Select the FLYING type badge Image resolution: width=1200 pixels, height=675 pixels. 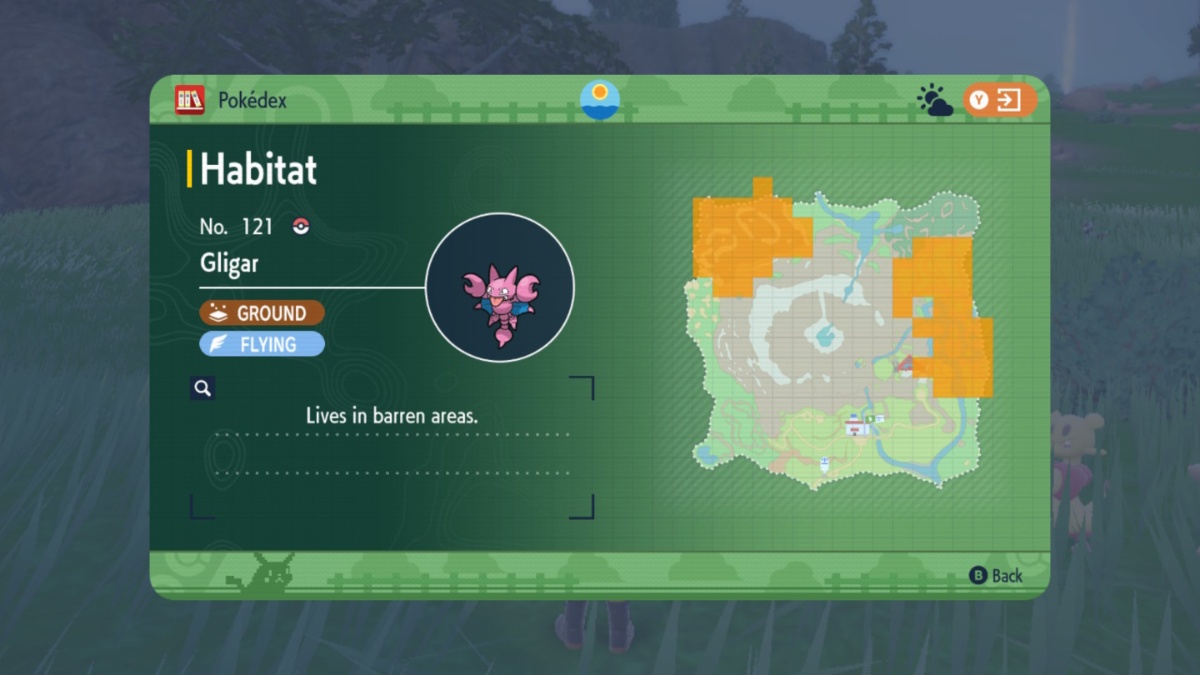(x=262, y=345)
